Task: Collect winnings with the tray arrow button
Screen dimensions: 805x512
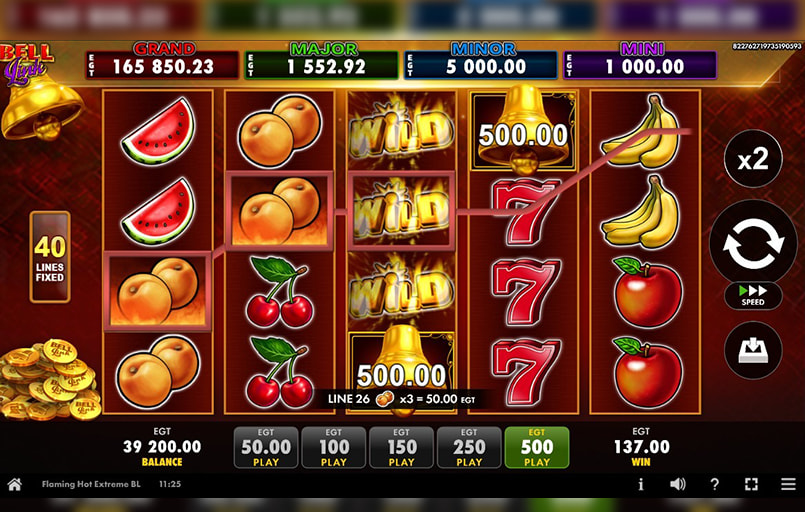Action: [753, 350]
